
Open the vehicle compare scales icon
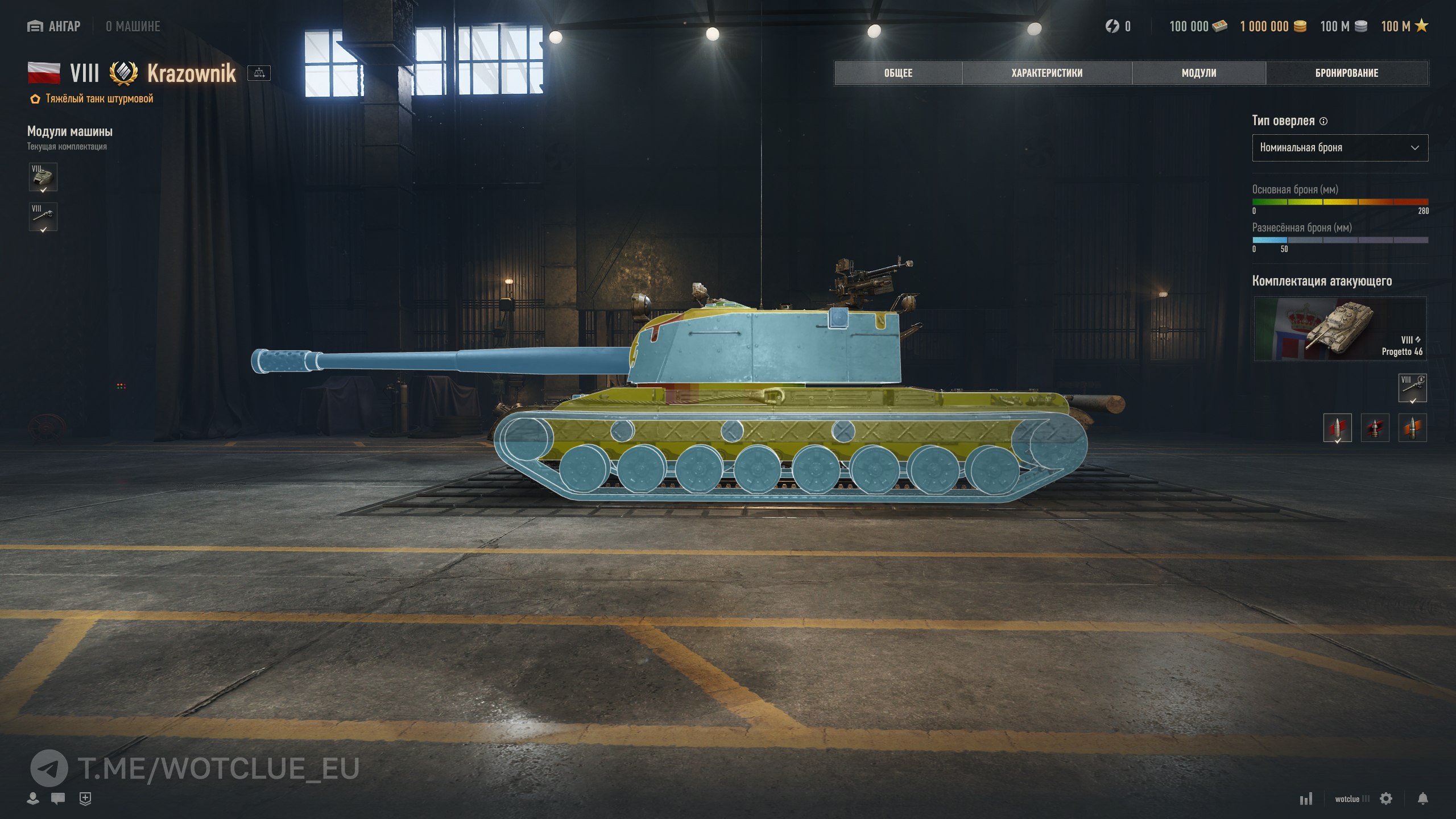[259, 73]
